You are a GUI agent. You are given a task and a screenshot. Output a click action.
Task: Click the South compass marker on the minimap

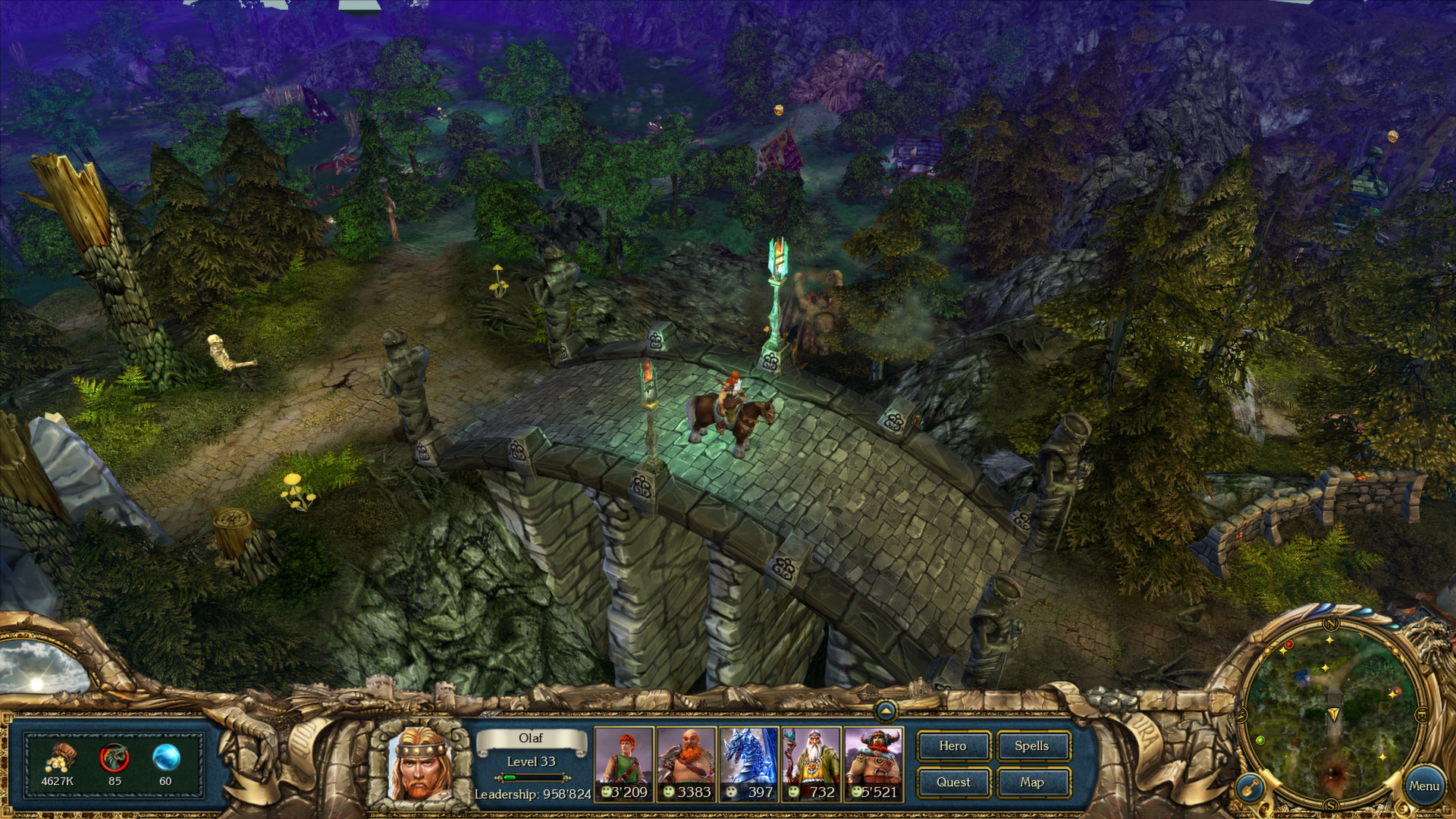[x=1332, y=804]
